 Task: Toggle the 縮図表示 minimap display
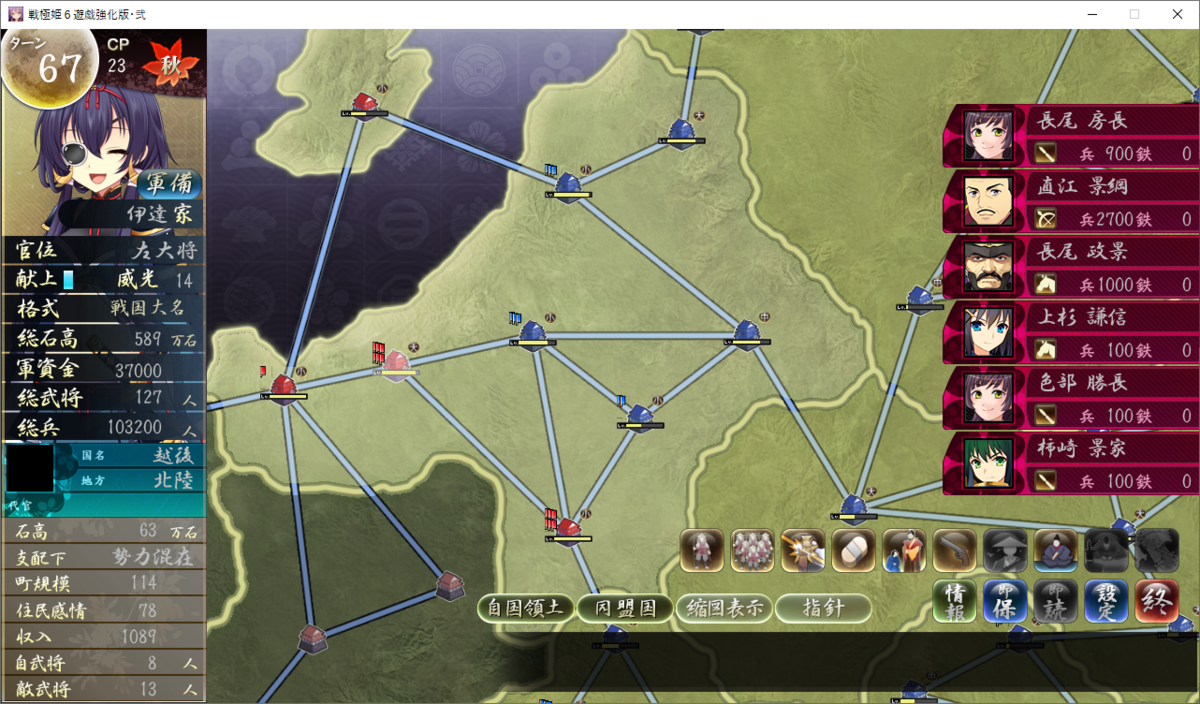pos(724,608)
